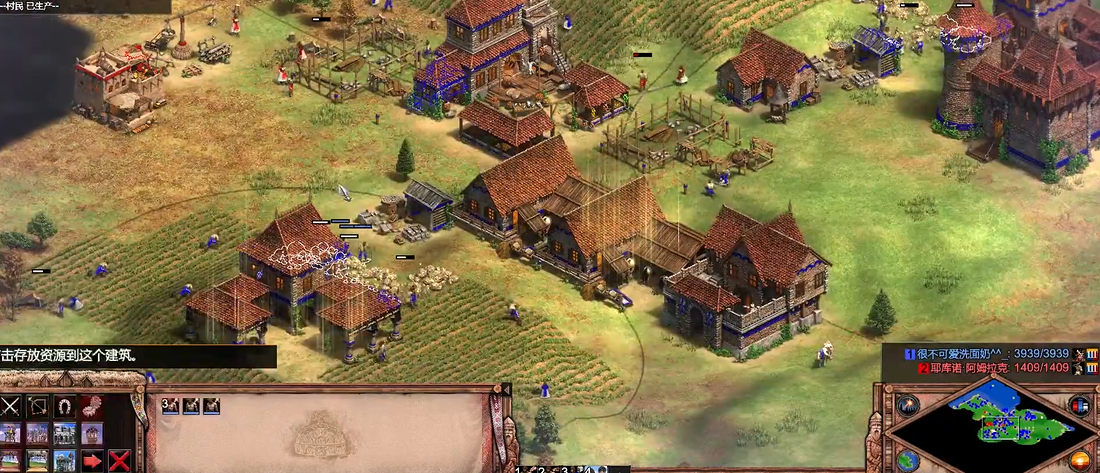Cancel with the red X button
This screenshot has height=473, width=1100.
pyautogui.click(x=119, y=461)
